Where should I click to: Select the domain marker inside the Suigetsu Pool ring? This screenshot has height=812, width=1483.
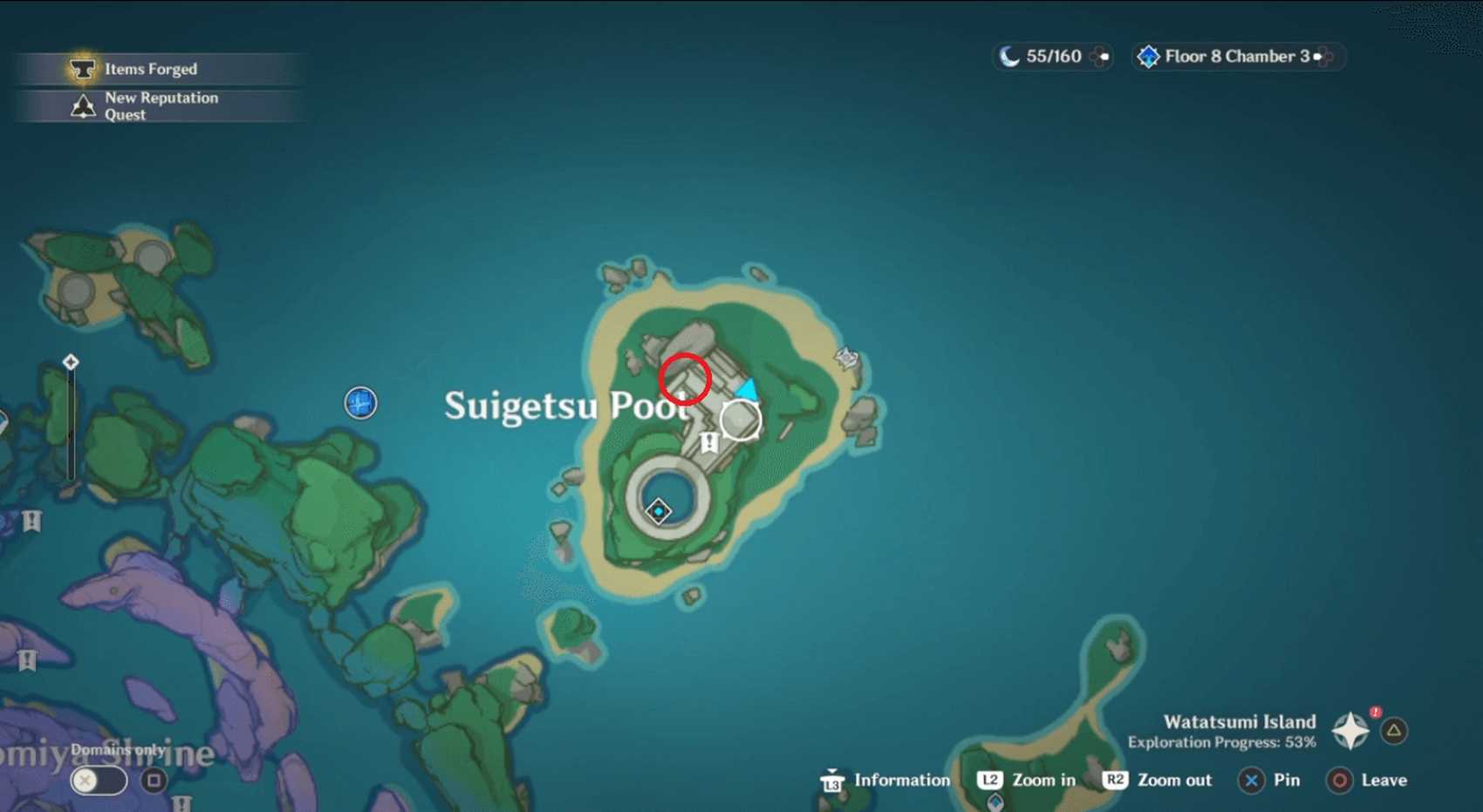click(659, 510)
